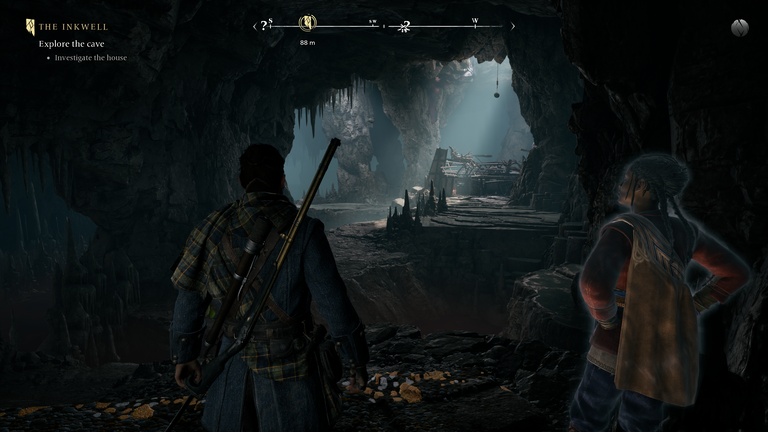This screenshot has width=768, height=432.
Task: Click the question mark compass marker
Action: [x=264, y=26]
